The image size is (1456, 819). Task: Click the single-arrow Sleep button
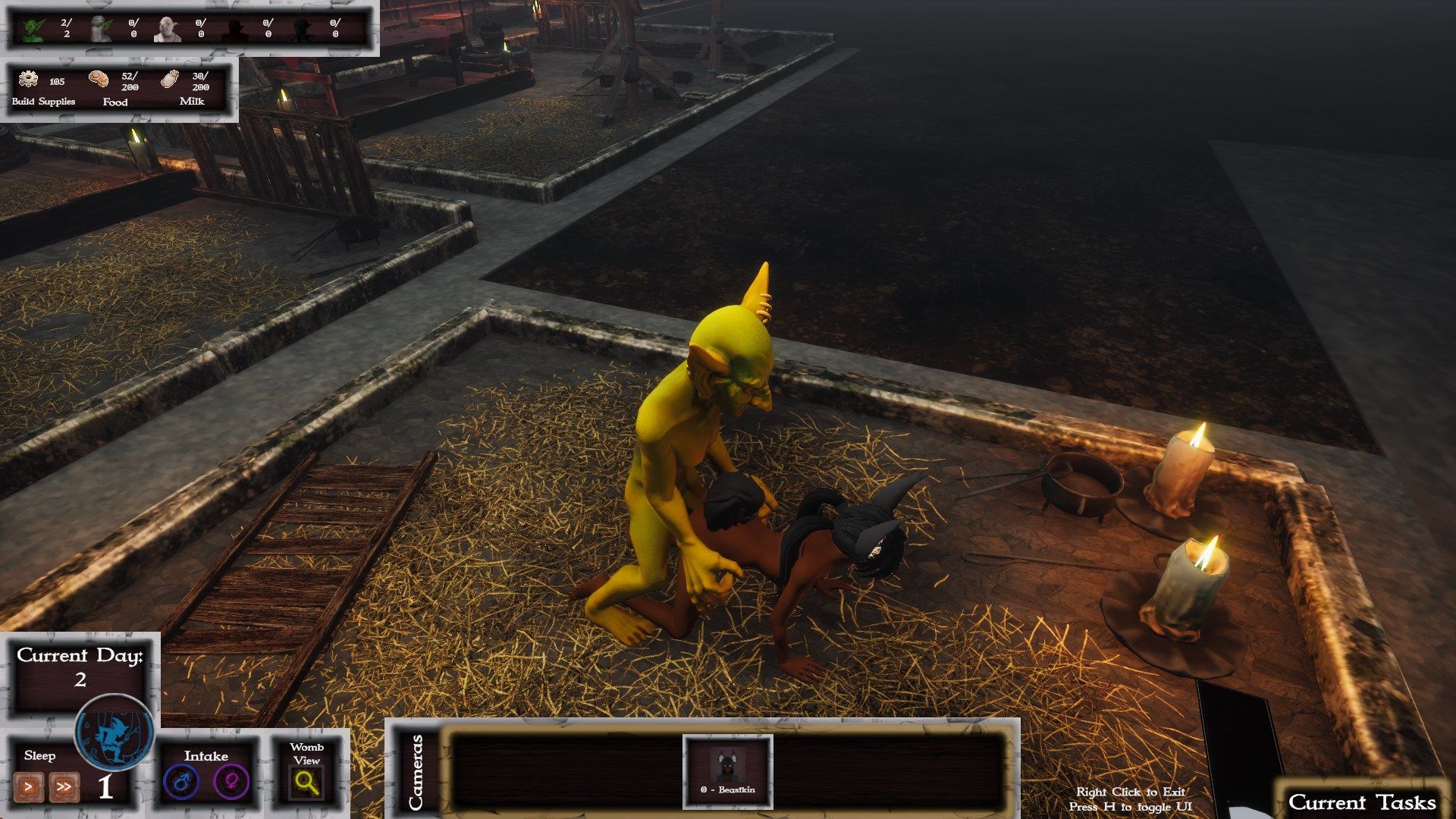(29, 787)
